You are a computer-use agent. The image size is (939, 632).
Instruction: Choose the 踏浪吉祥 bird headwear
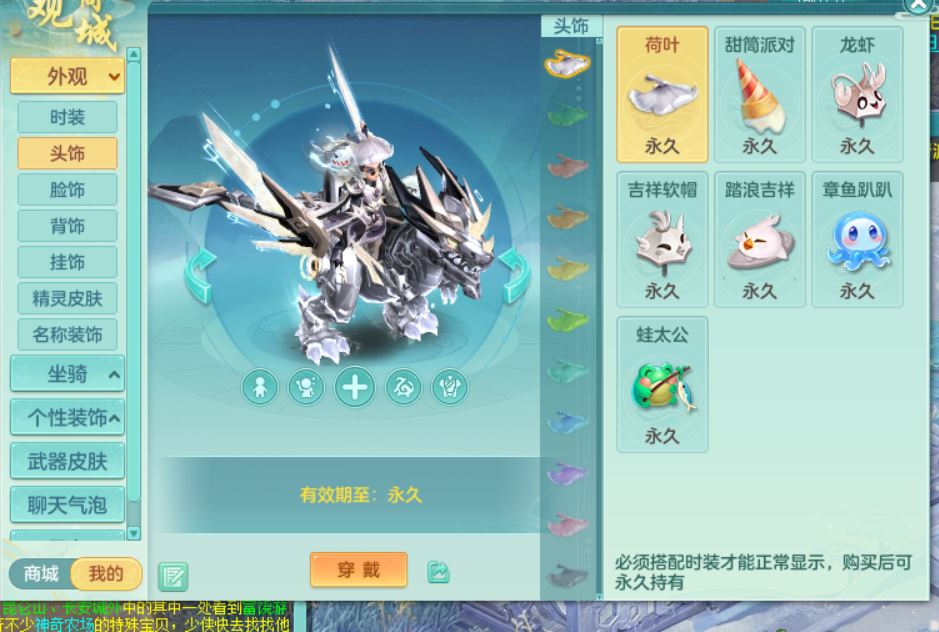click(x=759, y=240)
